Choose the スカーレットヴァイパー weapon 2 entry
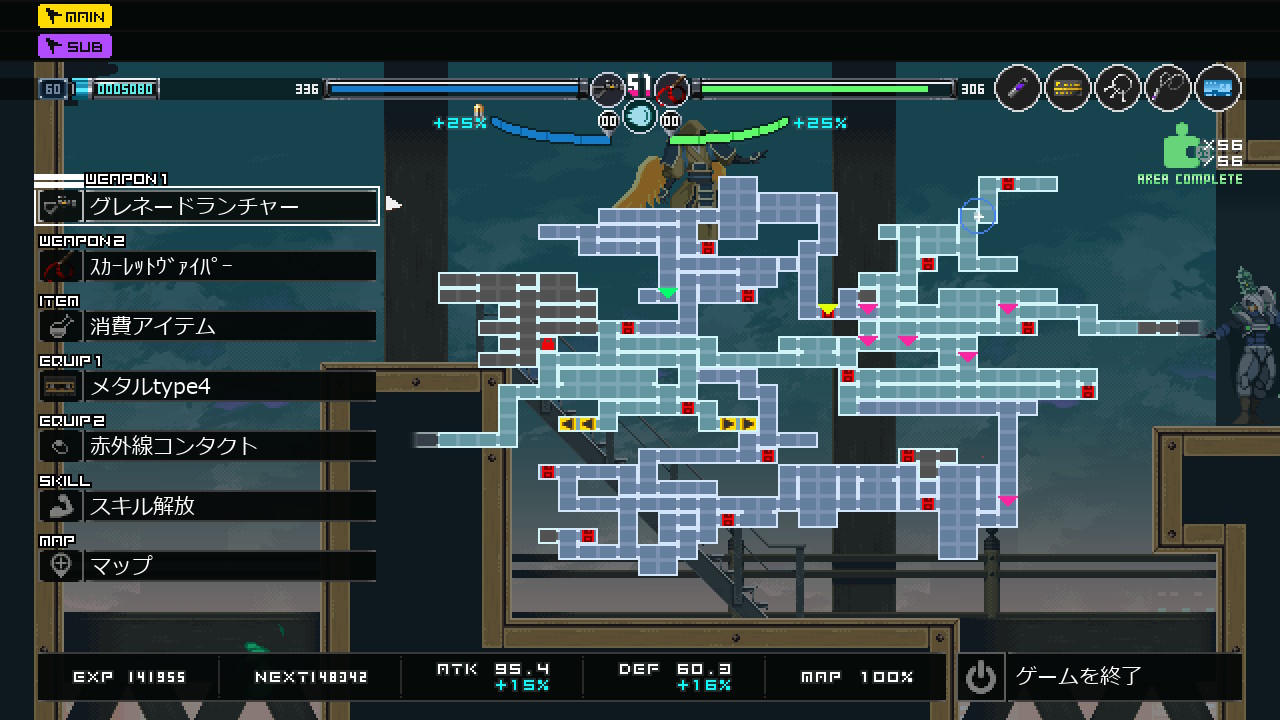This screenshot has height=720, width=1280. click(207, 266)
